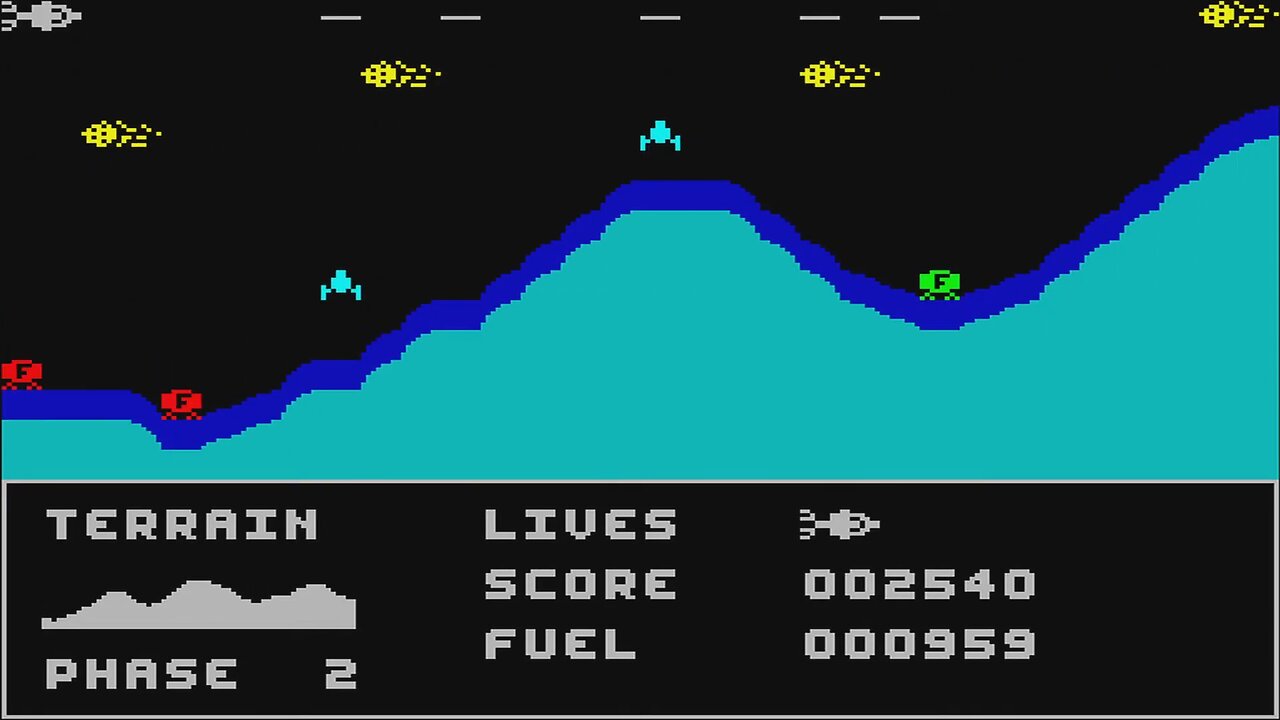The image size is (1280, 720).
Task: Target the cyan lander on the left slope
Action: coord(342,286)
